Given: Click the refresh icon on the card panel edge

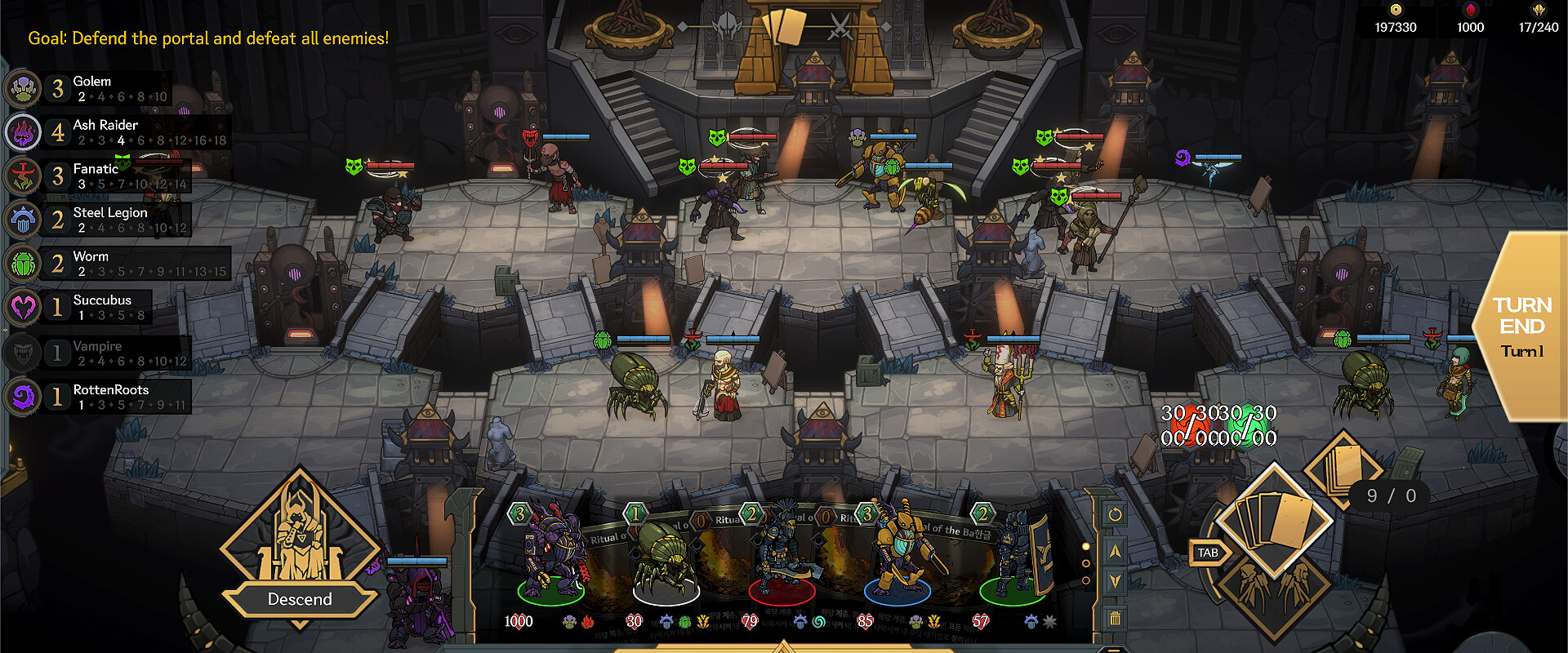Looking at the screenshot, I should pos(1115,514).
